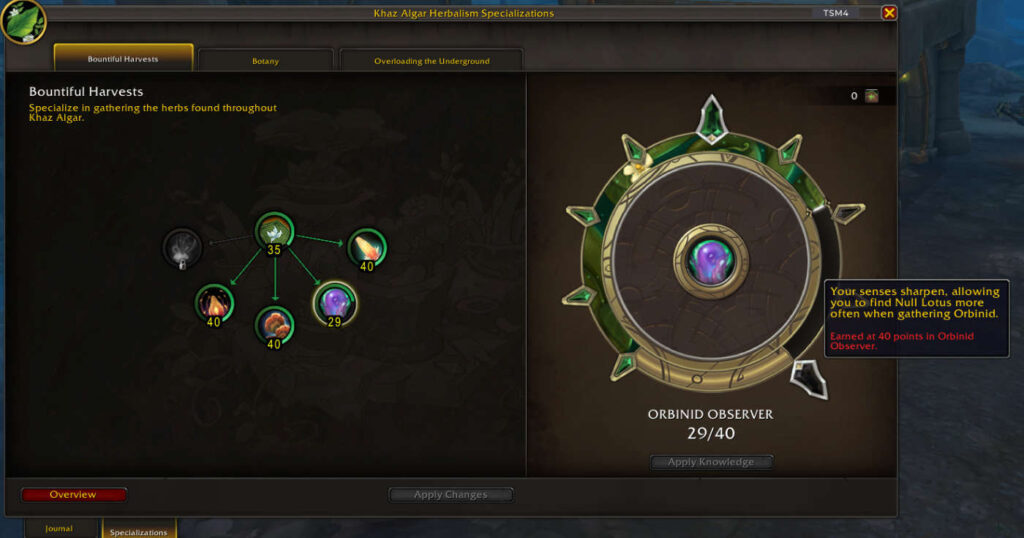Click the Apply Knowledge button
This screenshot has height=538, width=1024.
pos(711,462)
